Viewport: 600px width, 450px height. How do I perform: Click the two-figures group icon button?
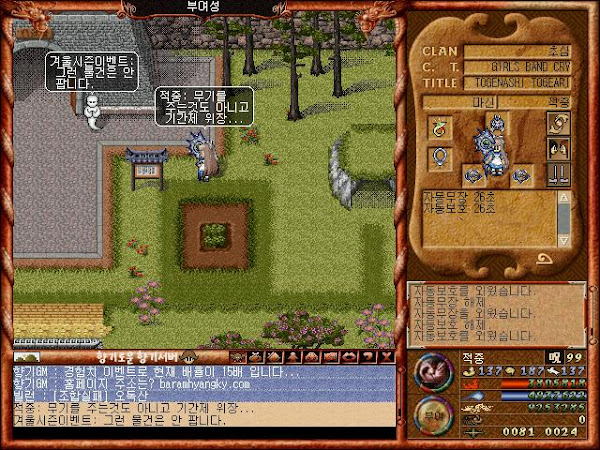coord(559,148)
